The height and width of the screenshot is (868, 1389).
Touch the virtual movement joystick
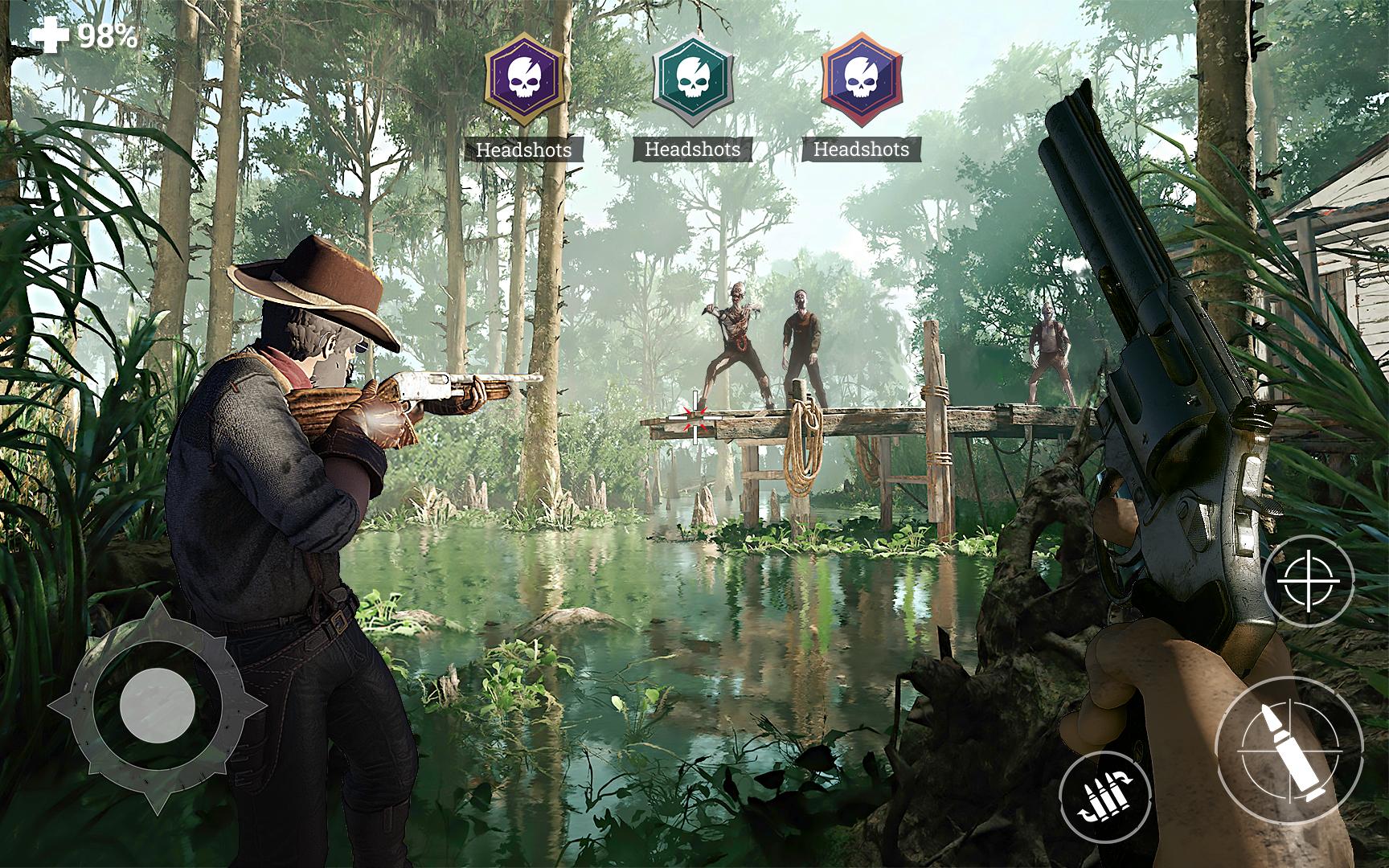tap(158, 705)
